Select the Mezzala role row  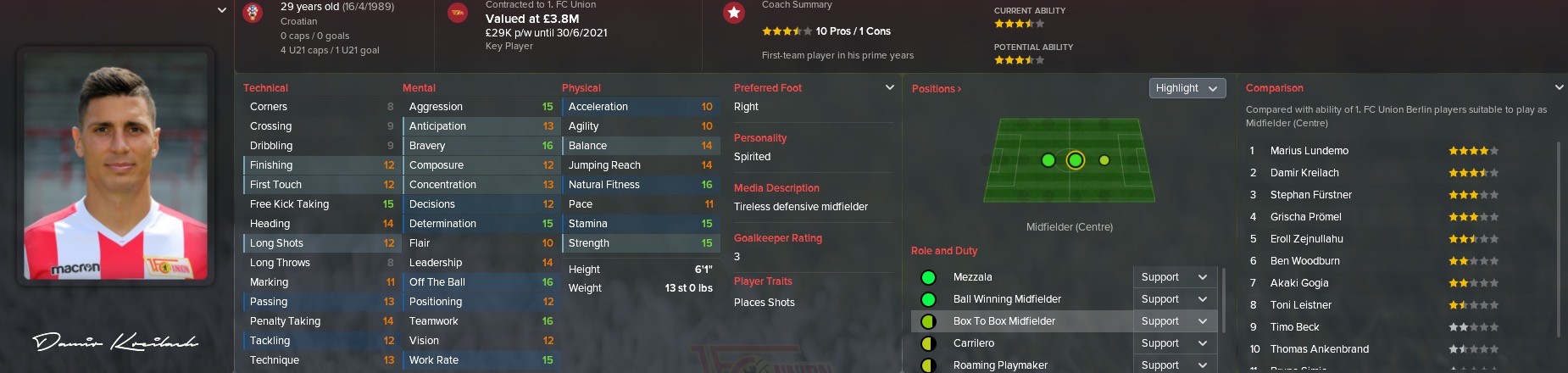click(x=972, y=277)
